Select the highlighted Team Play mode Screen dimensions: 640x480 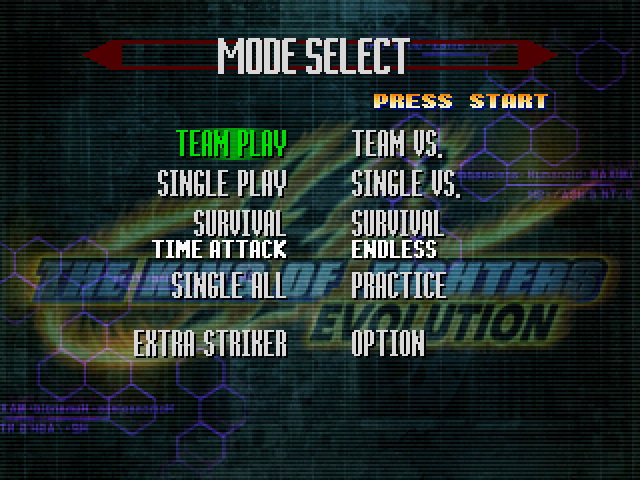point(231,145)
